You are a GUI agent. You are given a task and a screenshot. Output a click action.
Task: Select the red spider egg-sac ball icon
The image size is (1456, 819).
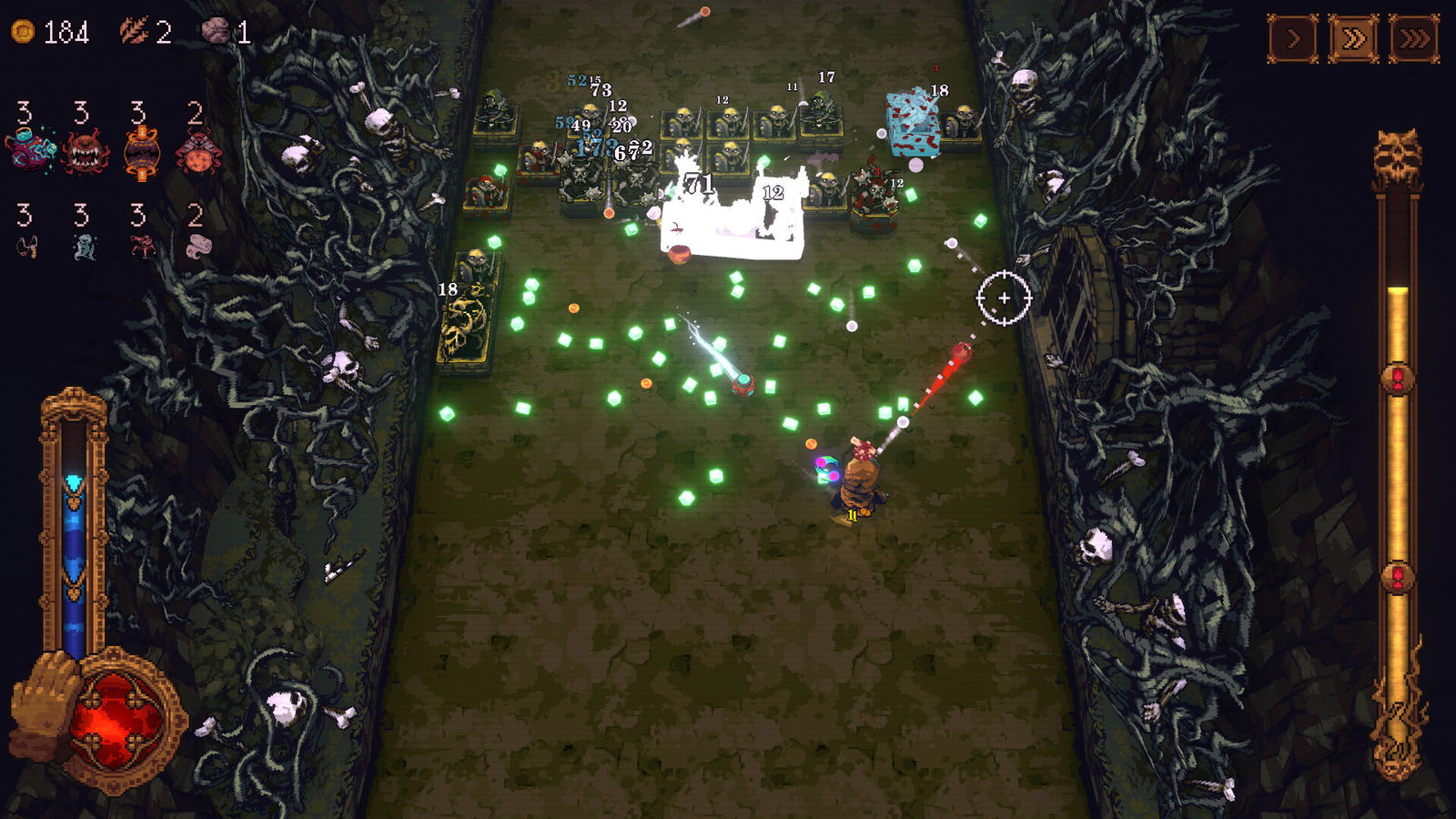click(x=197, y=152)
